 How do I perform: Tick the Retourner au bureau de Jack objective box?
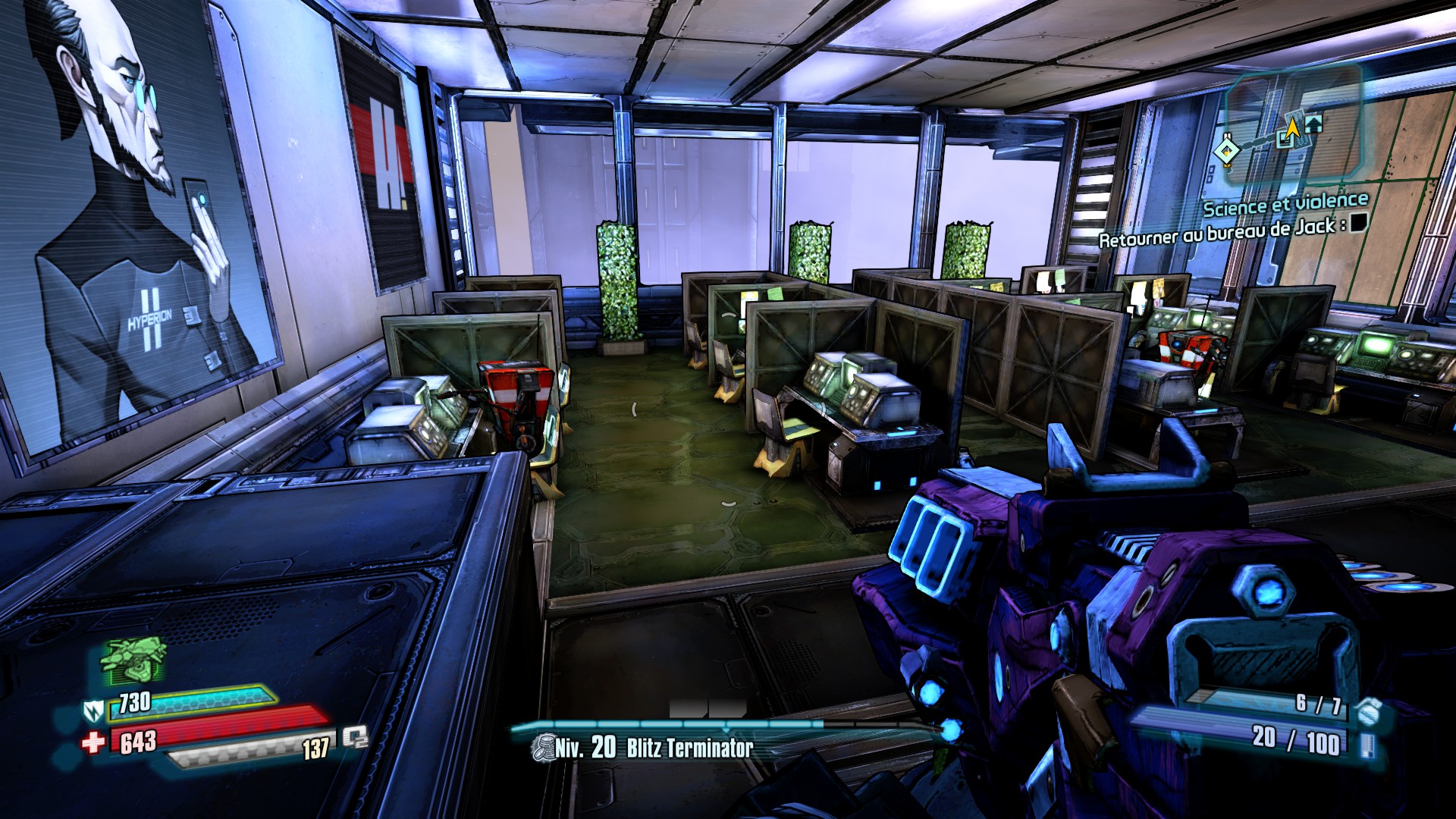coord(1359,221)
